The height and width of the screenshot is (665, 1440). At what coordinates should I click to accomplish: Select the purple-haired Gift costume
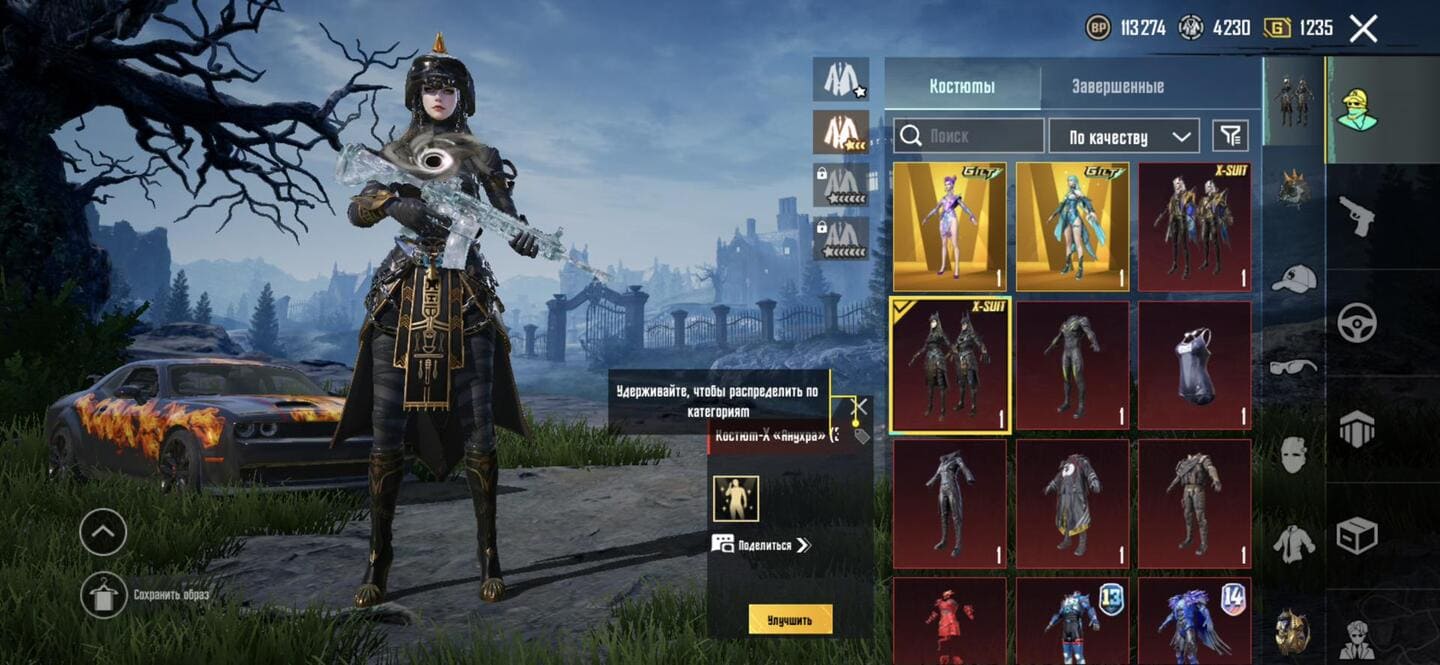[x=950, y=227]
